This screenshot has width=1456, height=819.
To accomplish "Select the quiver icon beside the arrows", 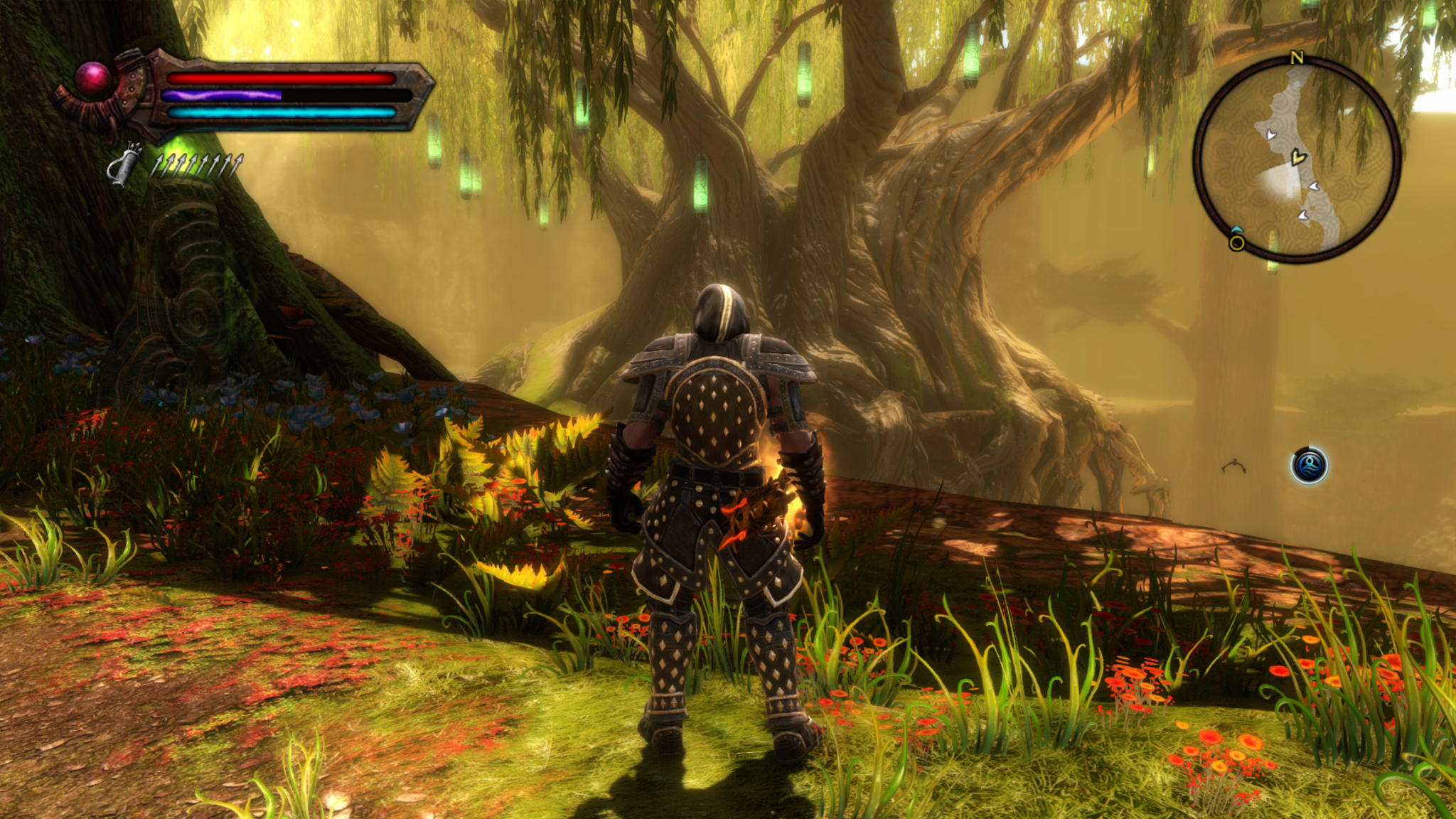I will 124,166.
